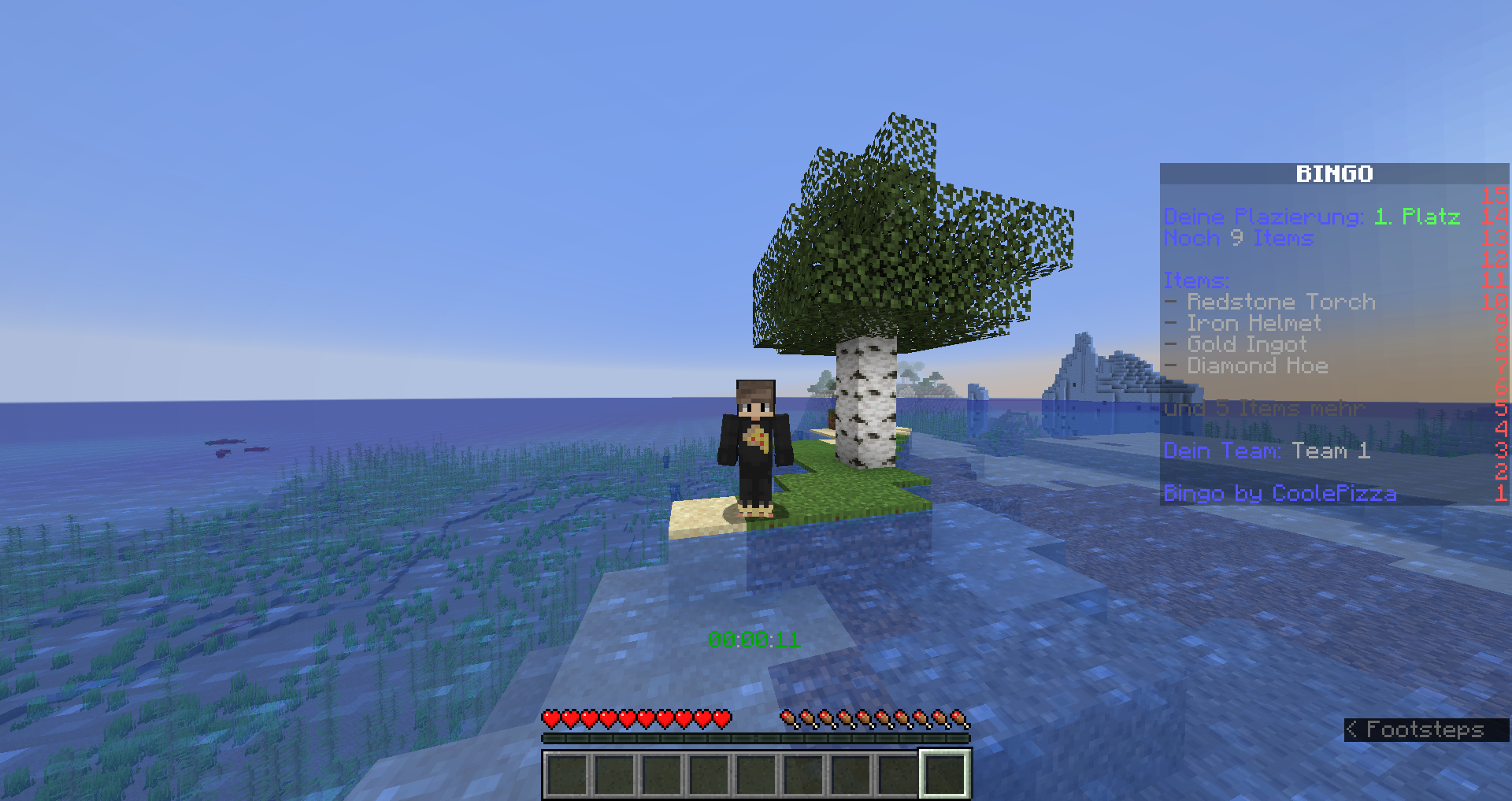The image size is (1512, 801).
Task: Click the green experience bar
Action: (x=754, y=737)
